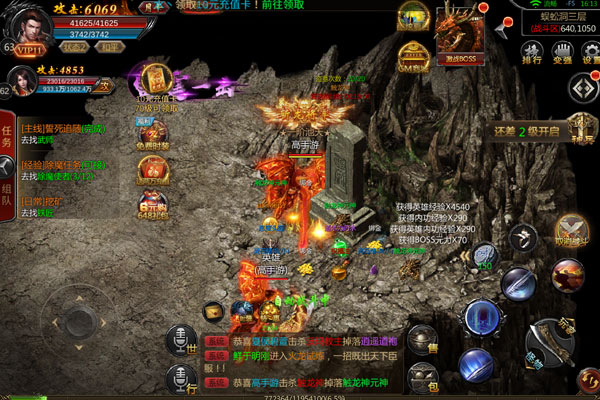Viewport: 600px width, 400px height.
Task: Select the 除魔任务 experience quest entry
Action: (65, 164)
